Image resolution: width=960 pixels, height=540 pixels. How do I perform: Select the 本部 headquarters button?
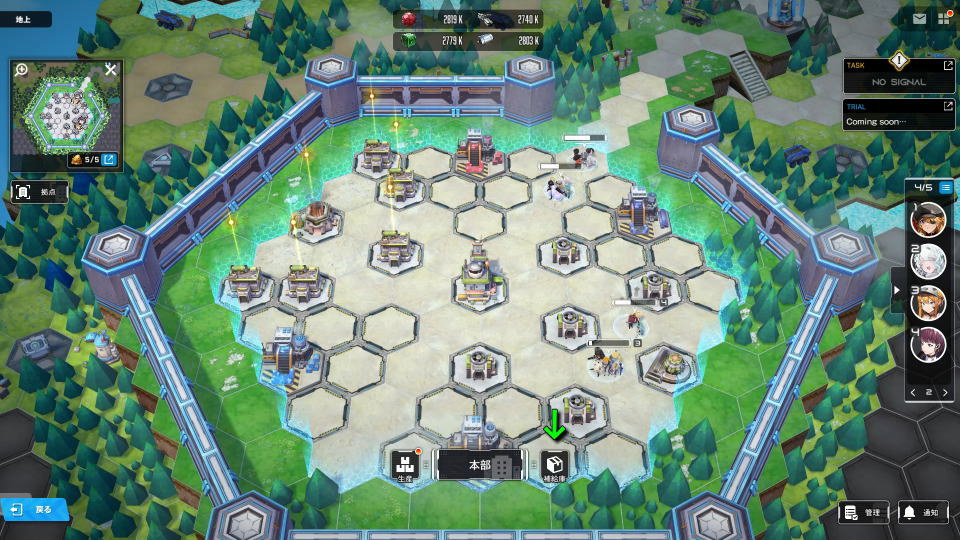(x=479, y=465)
